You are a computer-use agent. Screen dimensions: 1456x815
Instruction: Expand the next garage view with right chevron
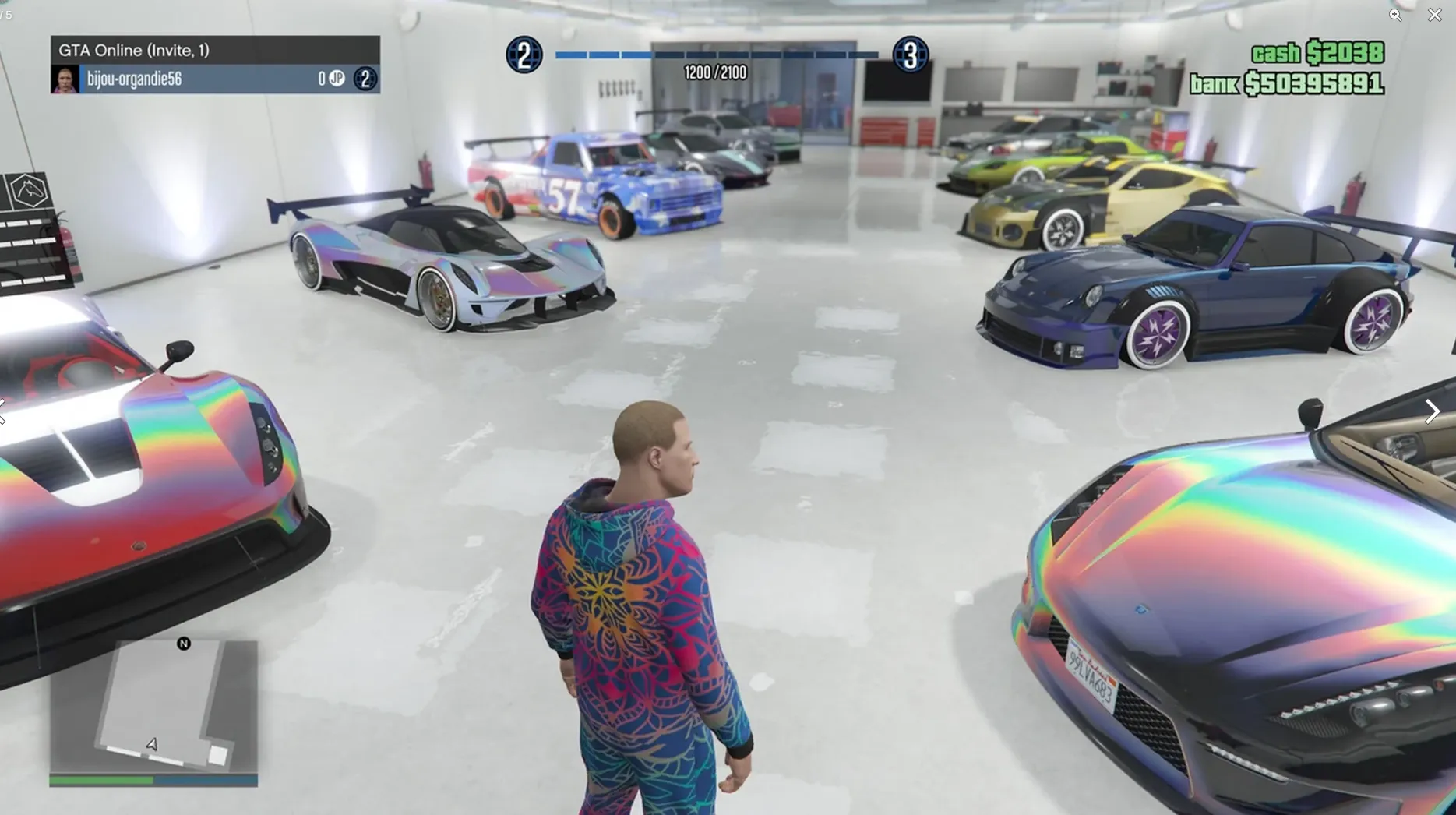point(1433,411)
